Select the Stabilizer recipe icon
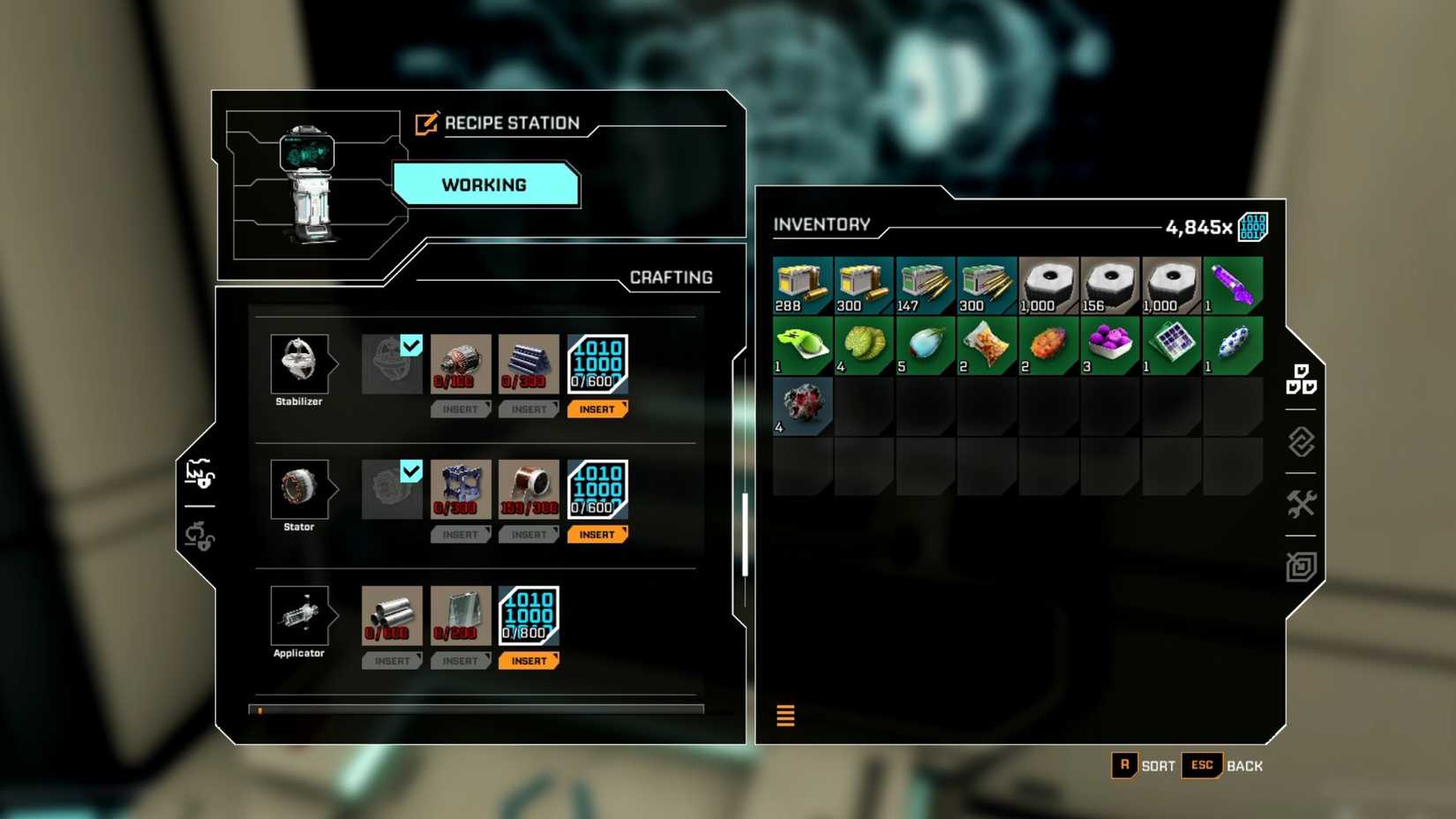 300,364
